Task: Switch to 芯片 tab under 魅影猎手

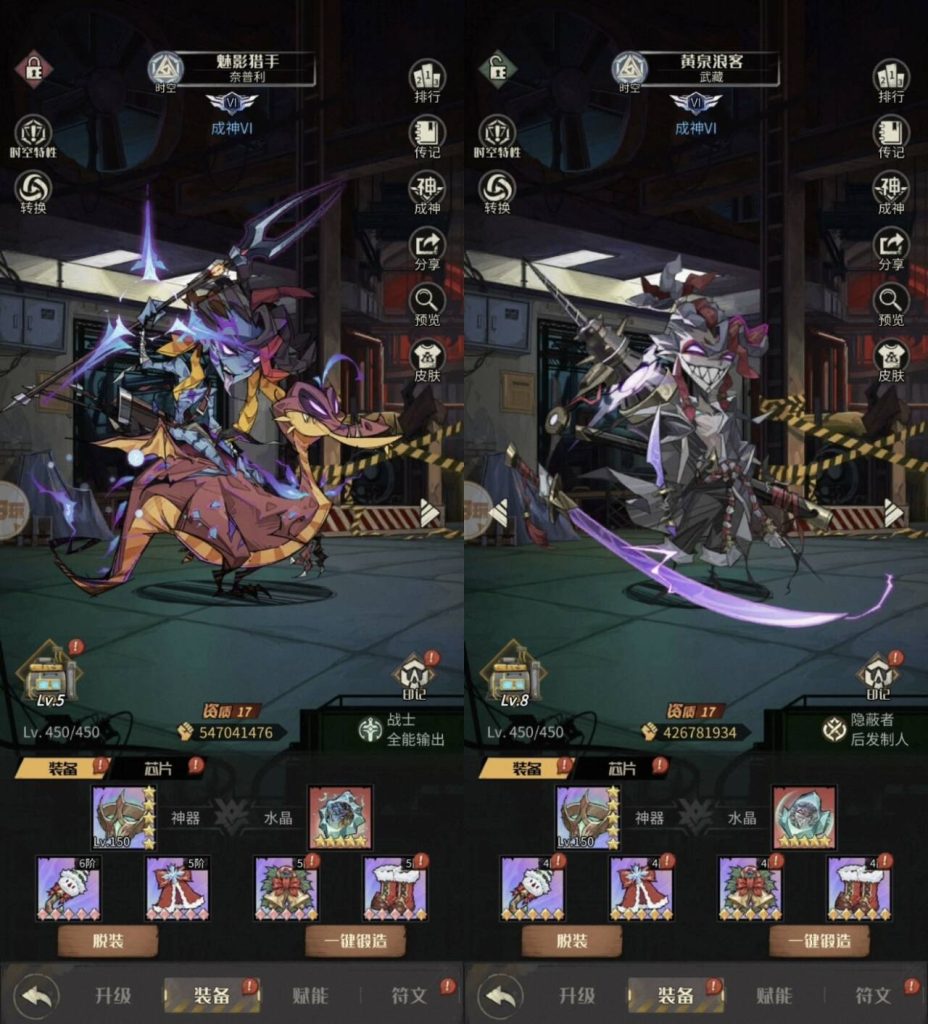Action: click(156, 767)
